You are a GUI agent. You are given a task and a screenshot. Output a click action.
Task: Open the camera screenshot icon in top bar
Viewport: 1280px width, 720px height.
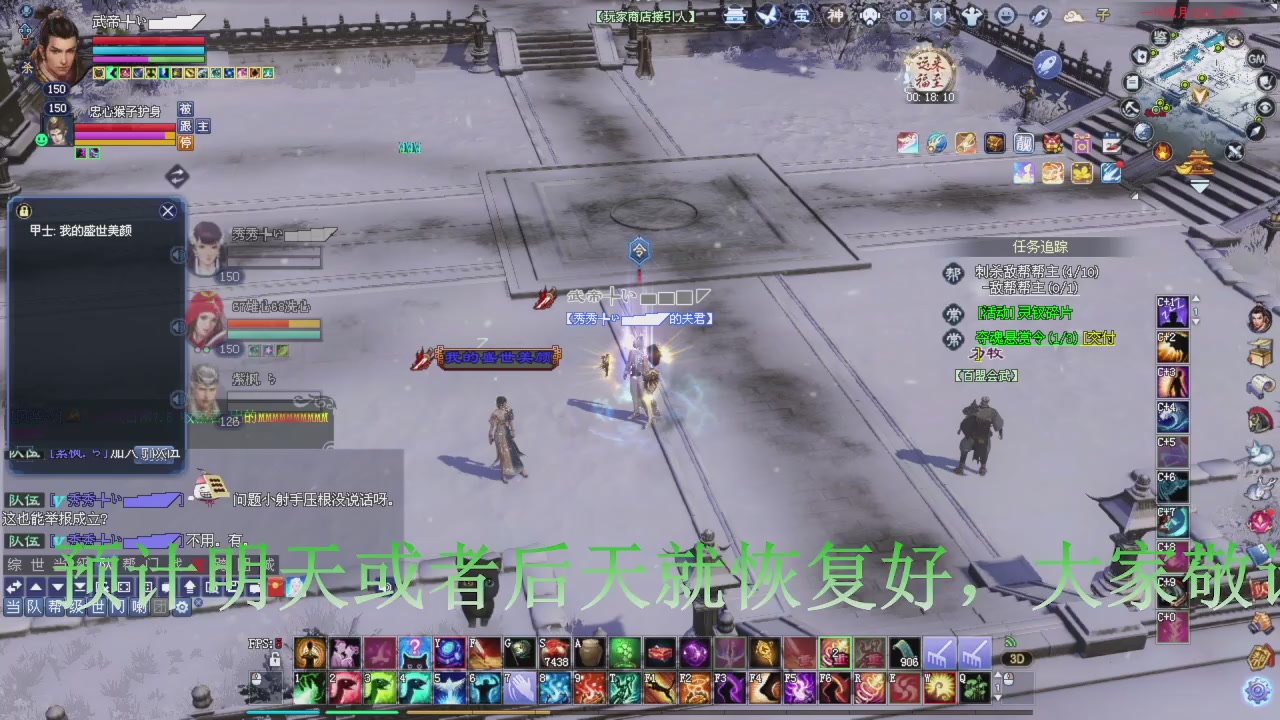(903, 17)
